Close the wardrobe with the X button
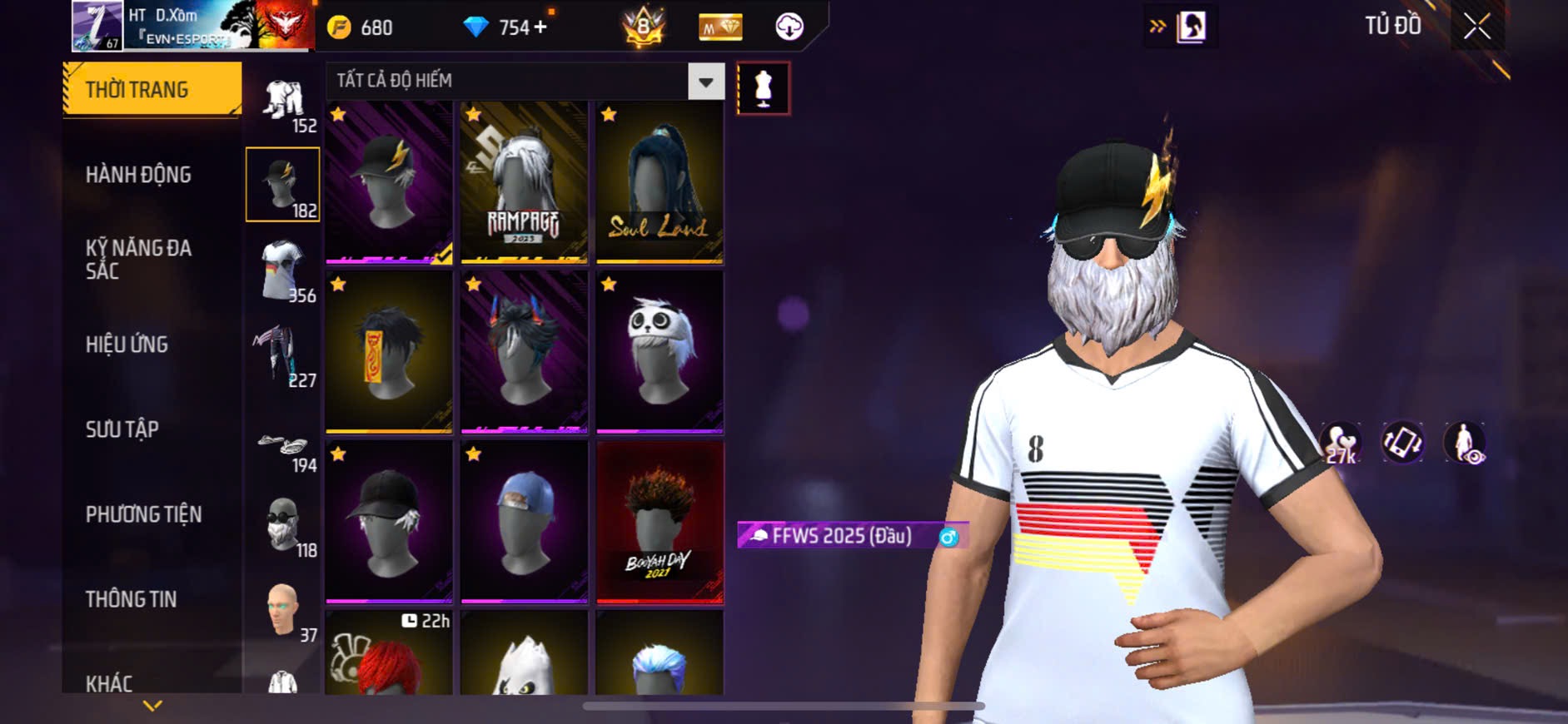 click(x=1476, y=27)
